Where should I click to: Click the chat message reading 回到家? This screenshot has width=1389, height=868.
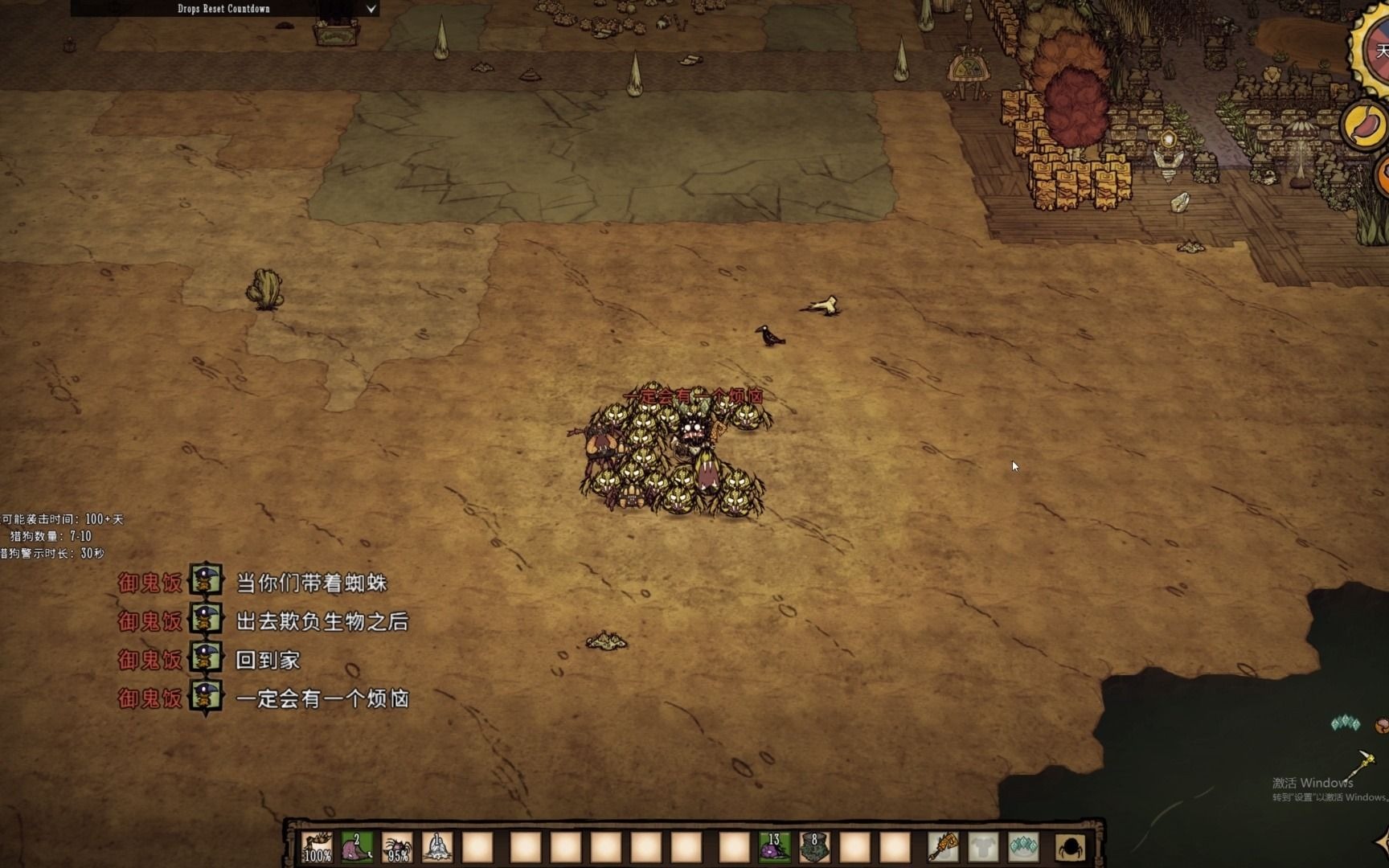click(x=268, y=661)
